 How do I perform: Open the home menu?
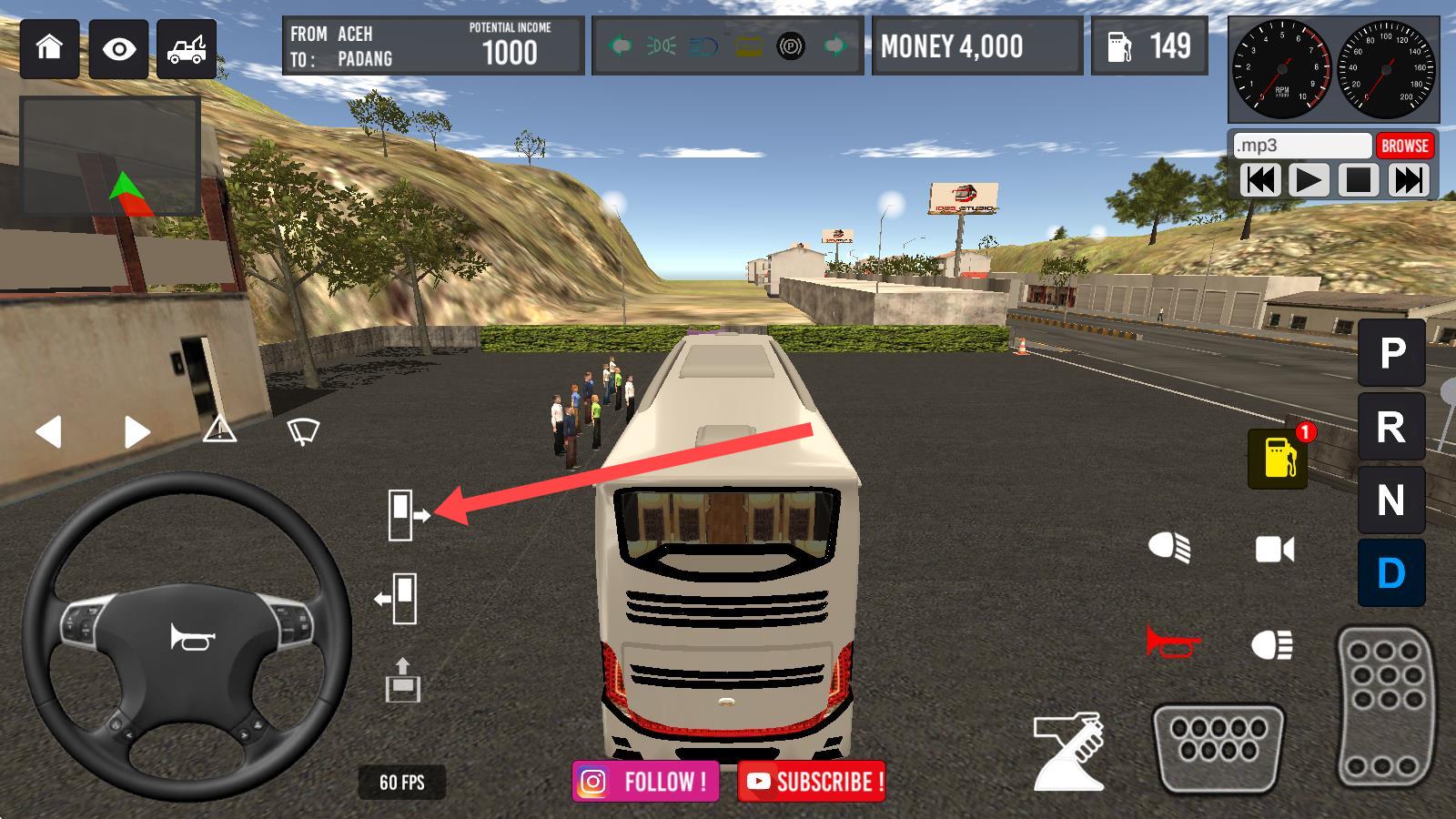pyautogui.click(x=49, y=47)
